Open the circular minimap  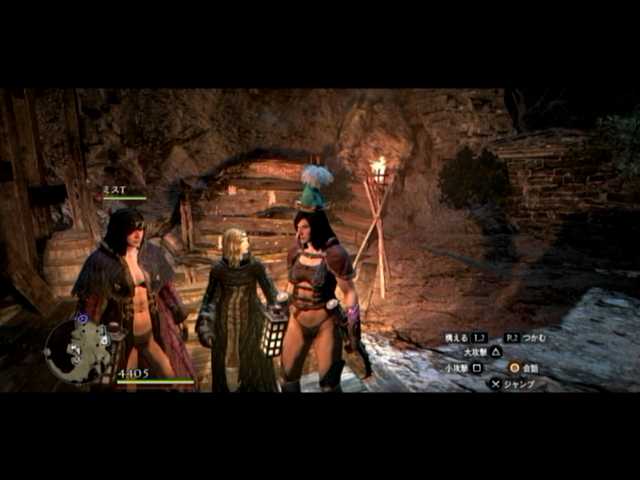click(77, 351)
